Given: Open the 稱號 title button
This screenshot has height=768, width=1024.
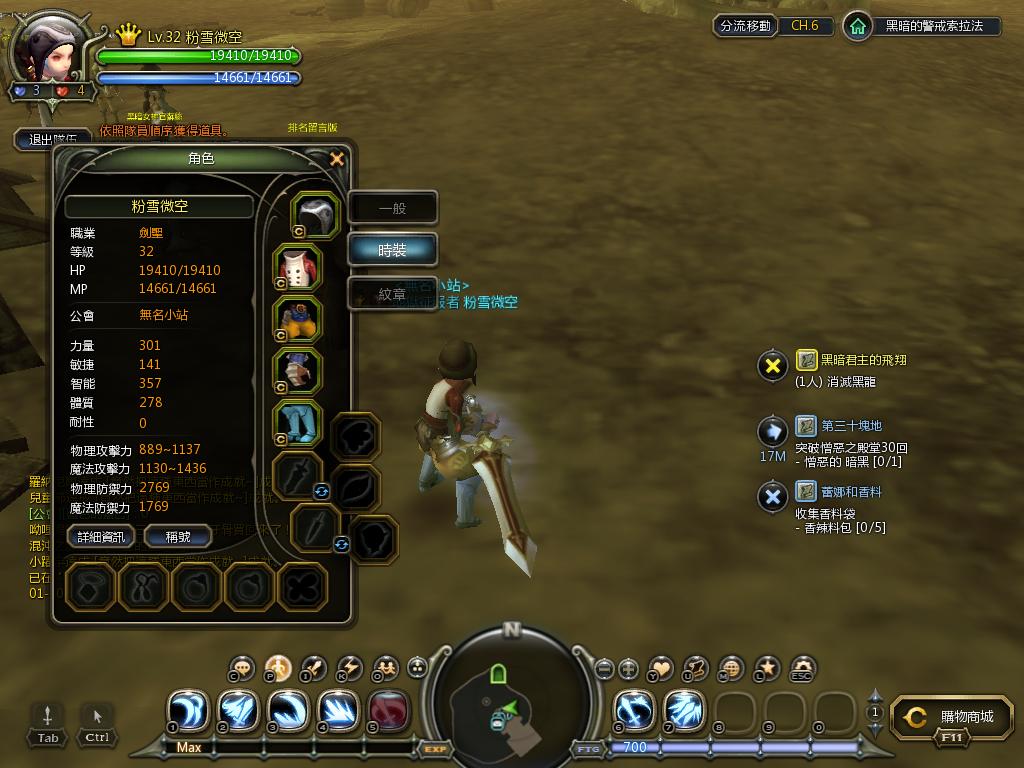Looking at the screenshot, I should coord(178,537).
